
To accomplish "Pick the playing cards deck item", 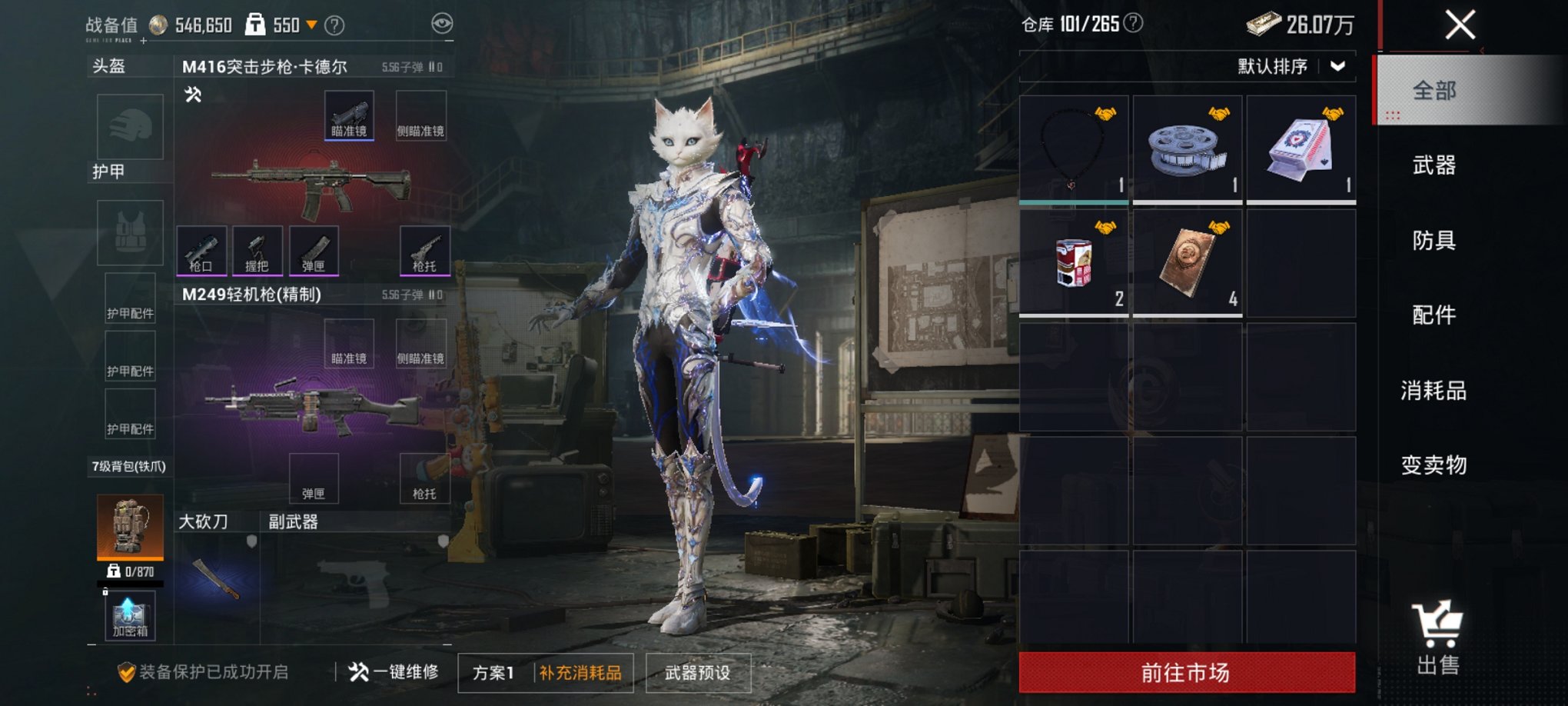I will point(1301,149).
